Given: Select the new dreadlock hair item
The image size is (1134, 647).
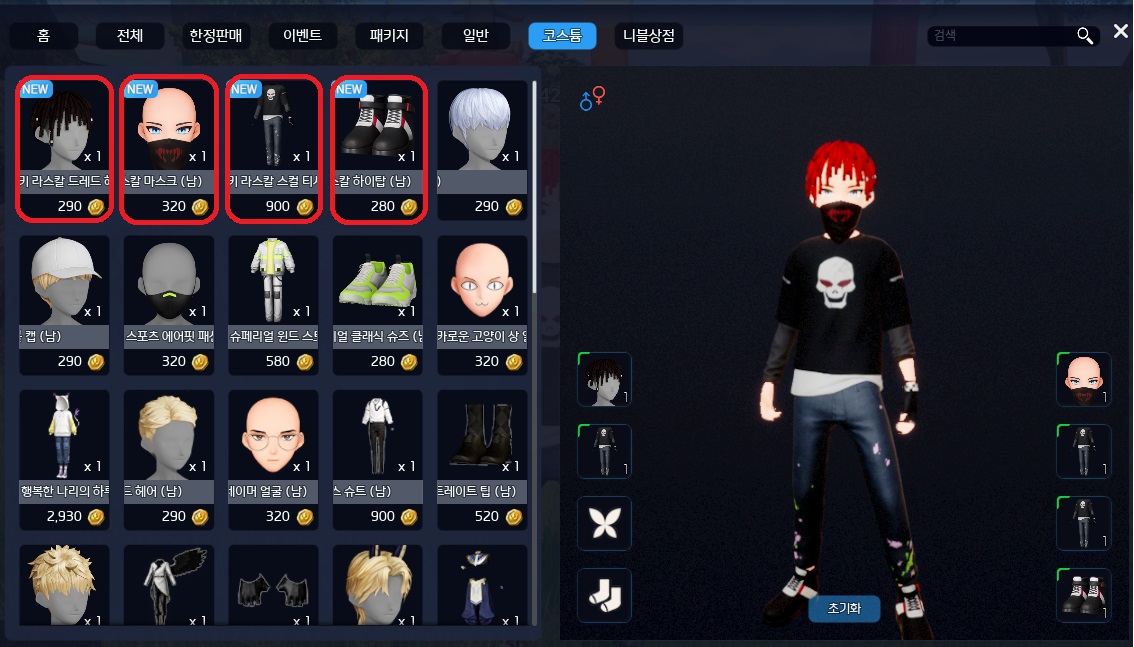Looking at the screenshot, I should pos(64,148).
